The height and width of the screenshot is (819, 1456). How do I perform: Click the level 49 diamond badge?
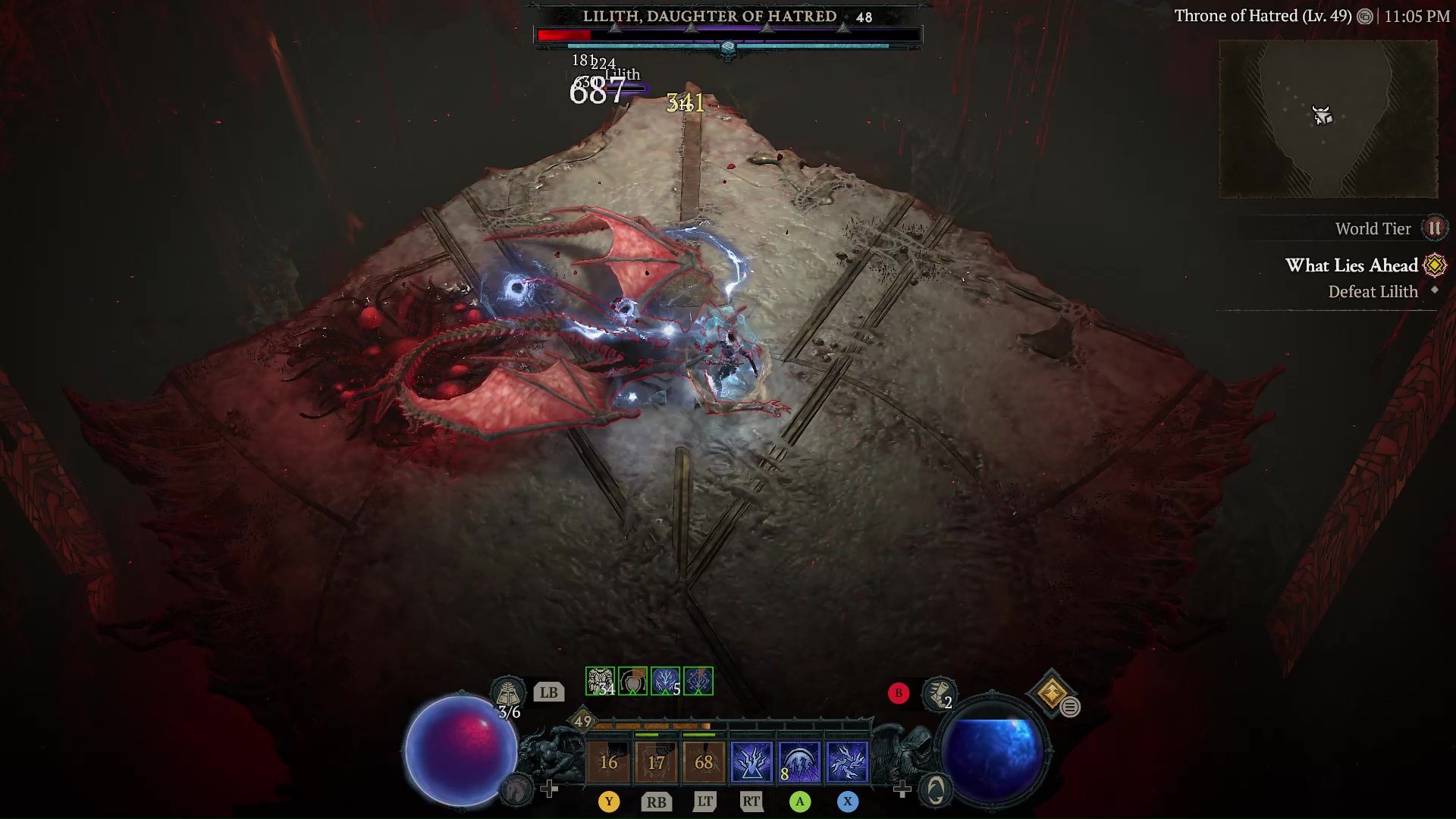582,721
